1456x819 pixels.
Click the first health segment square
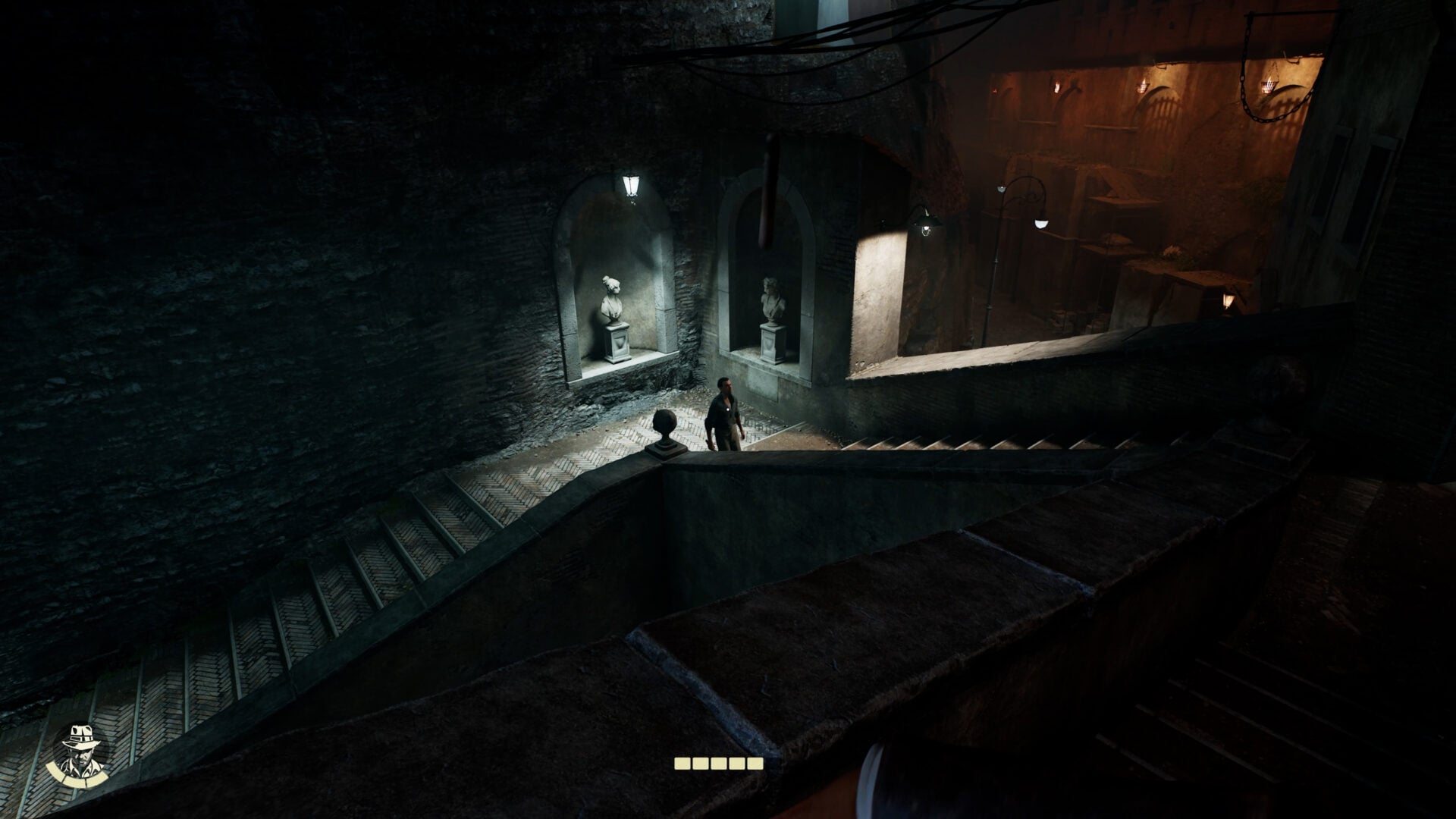click(x=682, y=764)
